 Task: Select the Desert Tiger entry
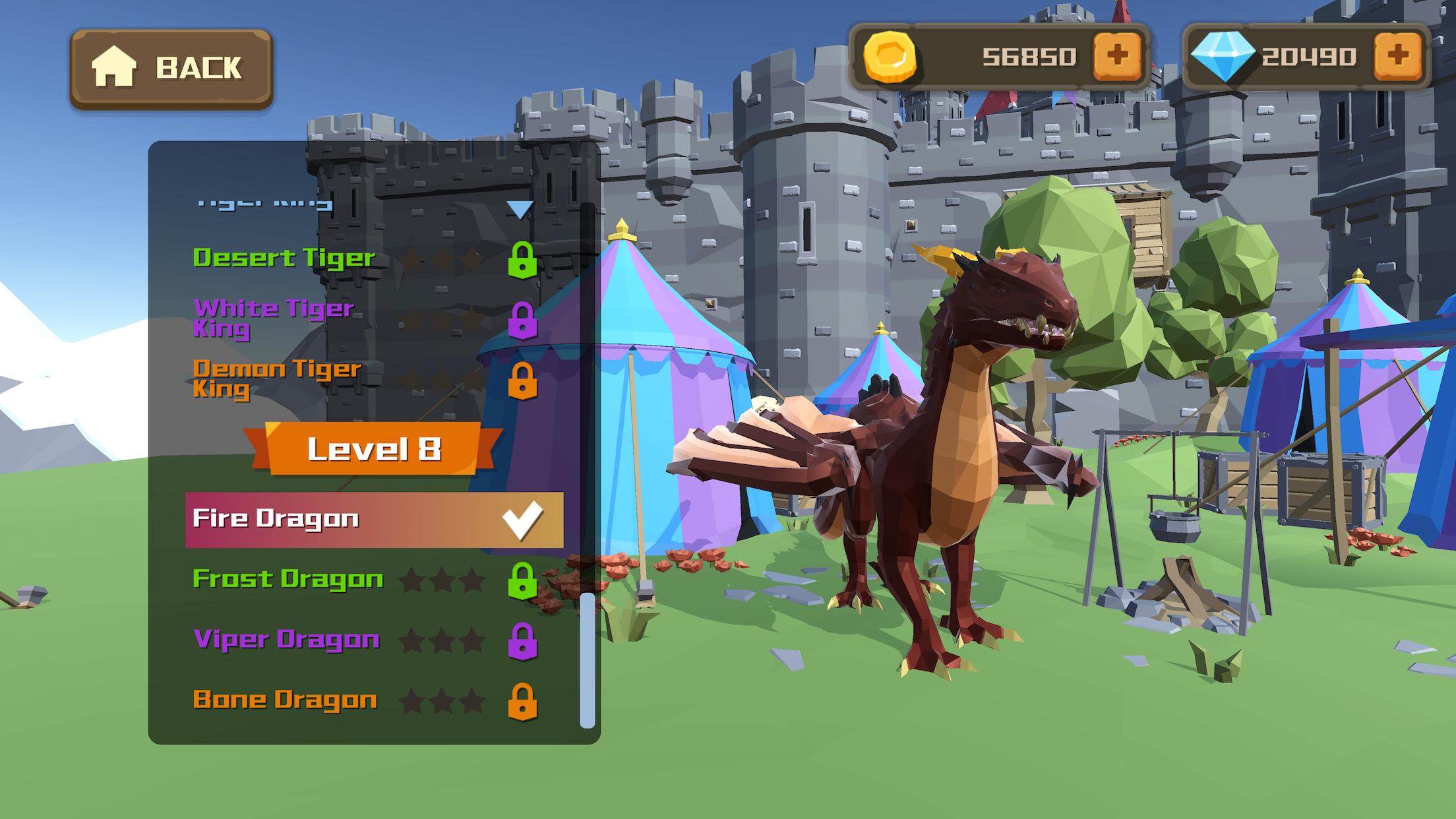pyautogui.click(x=284, y=258)
